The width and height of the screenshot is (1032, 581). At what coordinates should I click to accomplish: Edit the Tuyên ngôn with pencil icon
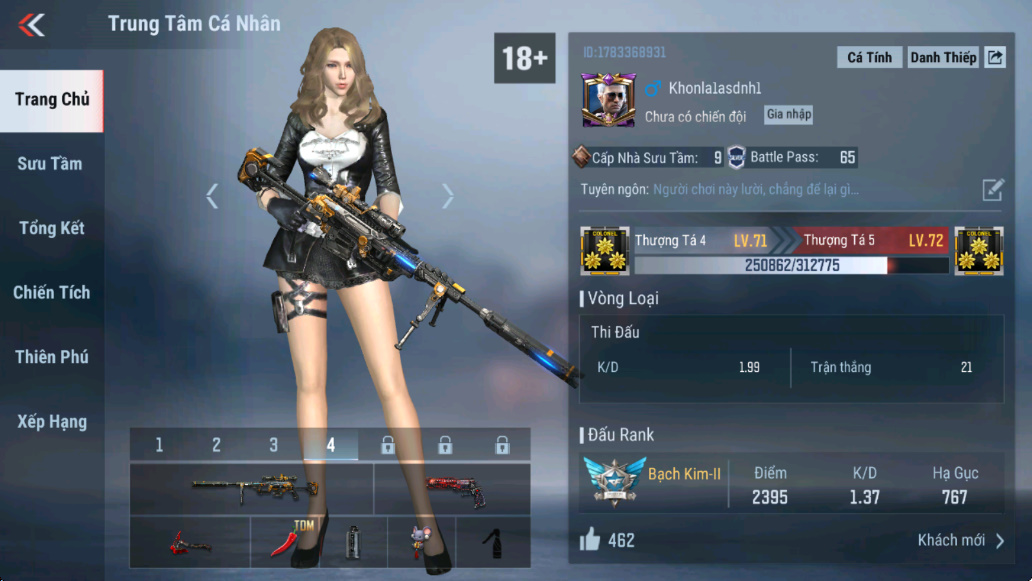[992, 190]
